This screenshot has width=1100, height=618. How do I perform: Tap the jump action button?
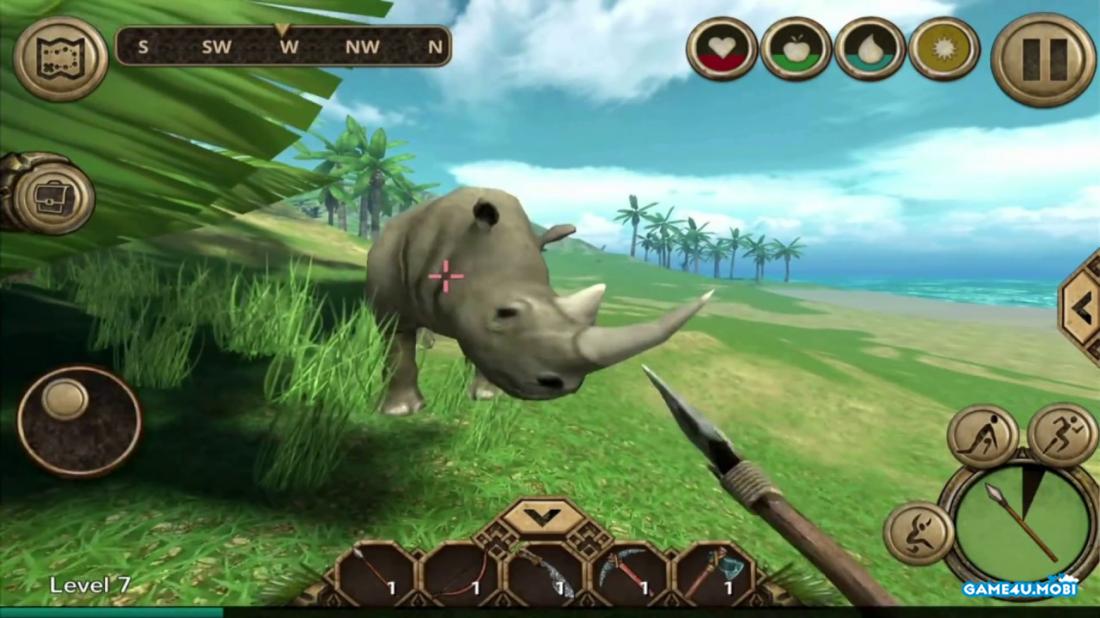pos(917,532)
